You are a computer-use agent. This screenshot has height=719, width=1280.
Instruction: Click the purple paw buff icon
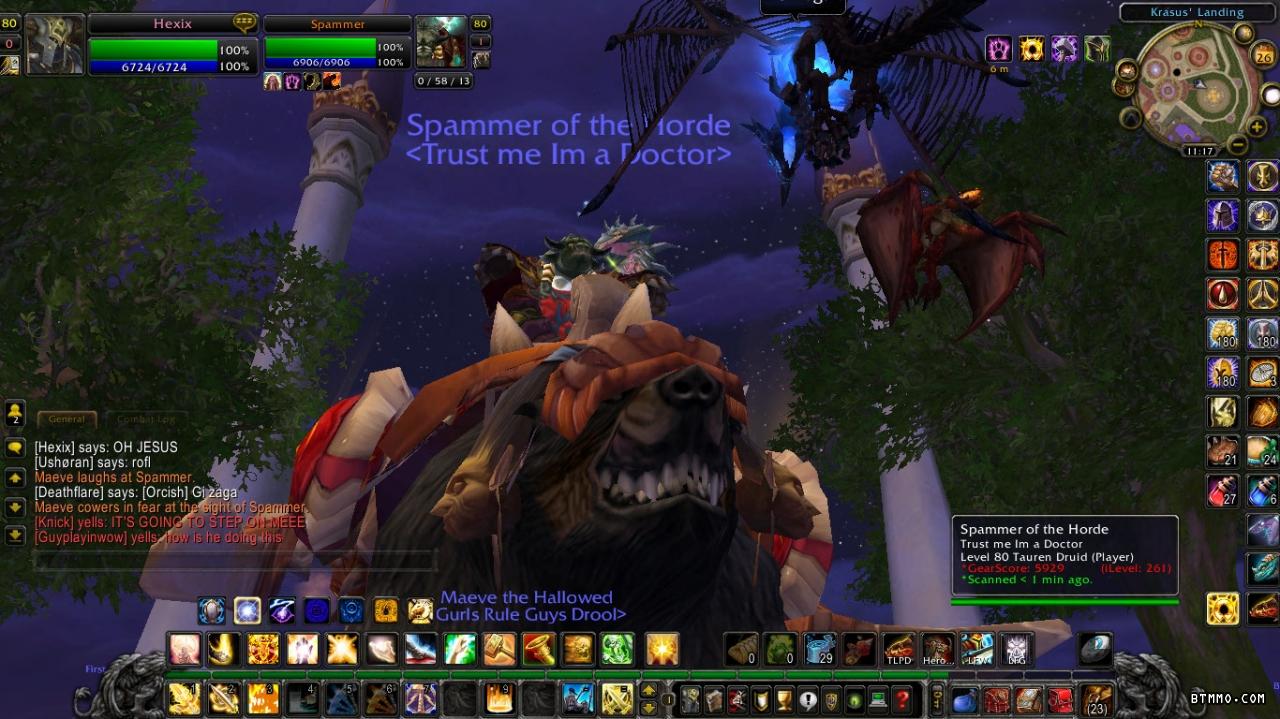click(x=999, y=49)
